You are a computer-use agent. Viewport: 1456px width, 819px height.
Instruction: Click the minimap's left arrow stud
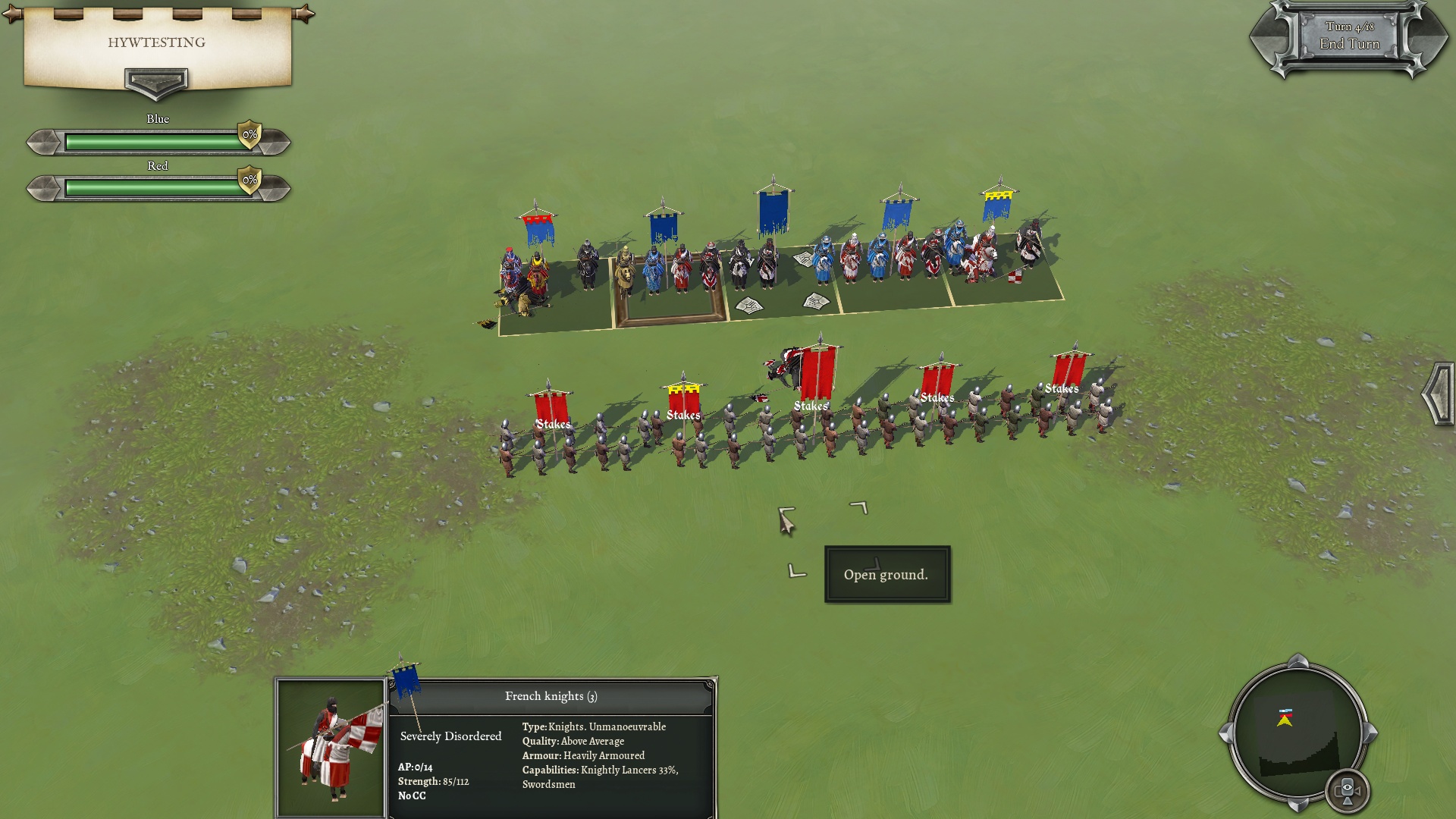tap(1226, 733)
